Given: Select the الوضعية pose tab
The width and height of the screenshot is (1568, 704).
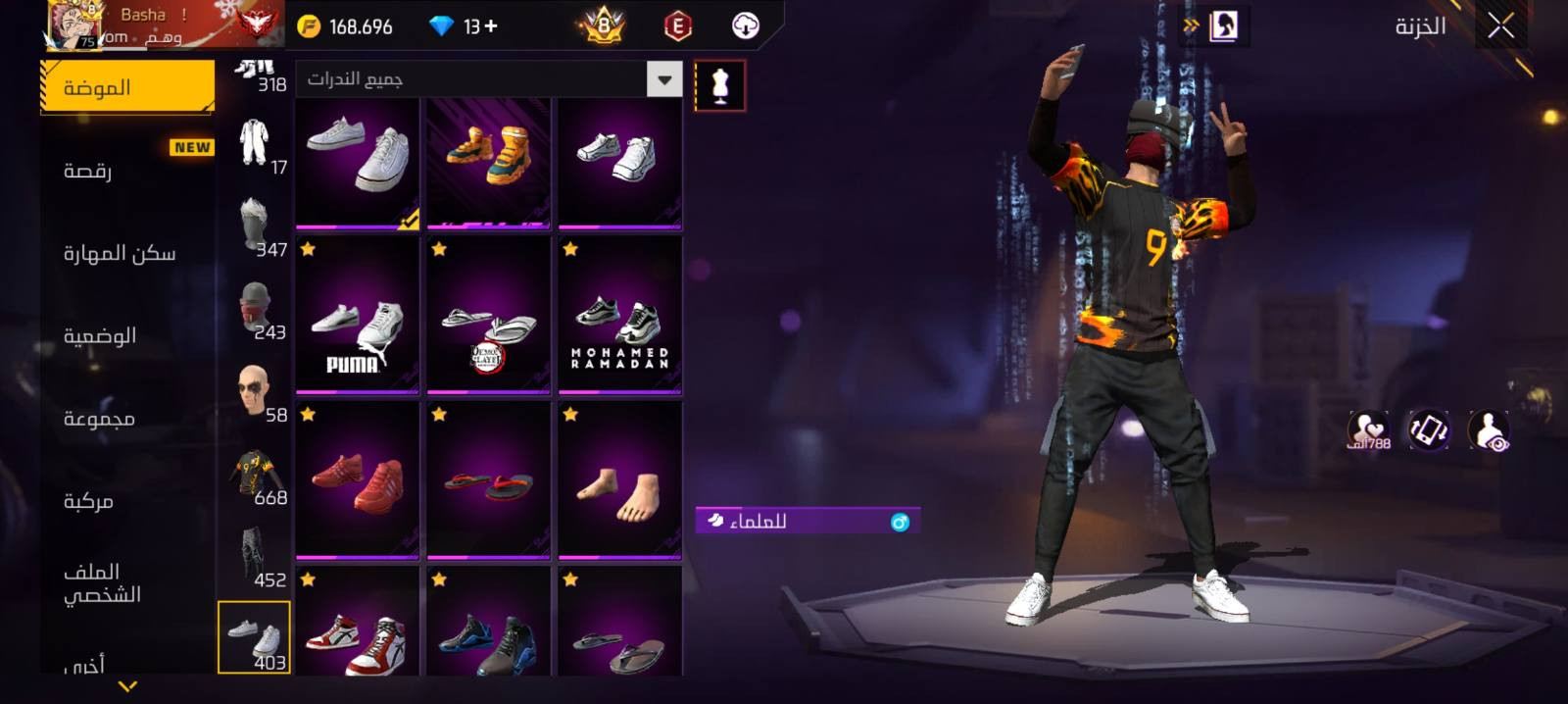Looking at the screenshot, I should coord(100,335).
